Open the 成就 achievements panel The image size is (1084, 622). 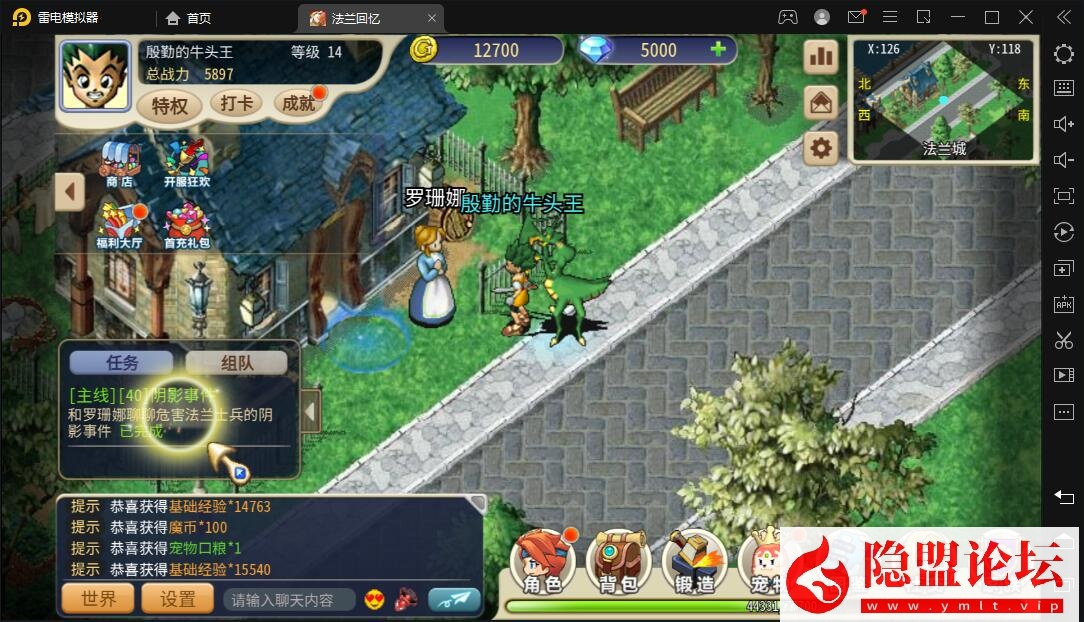point(299,103)
